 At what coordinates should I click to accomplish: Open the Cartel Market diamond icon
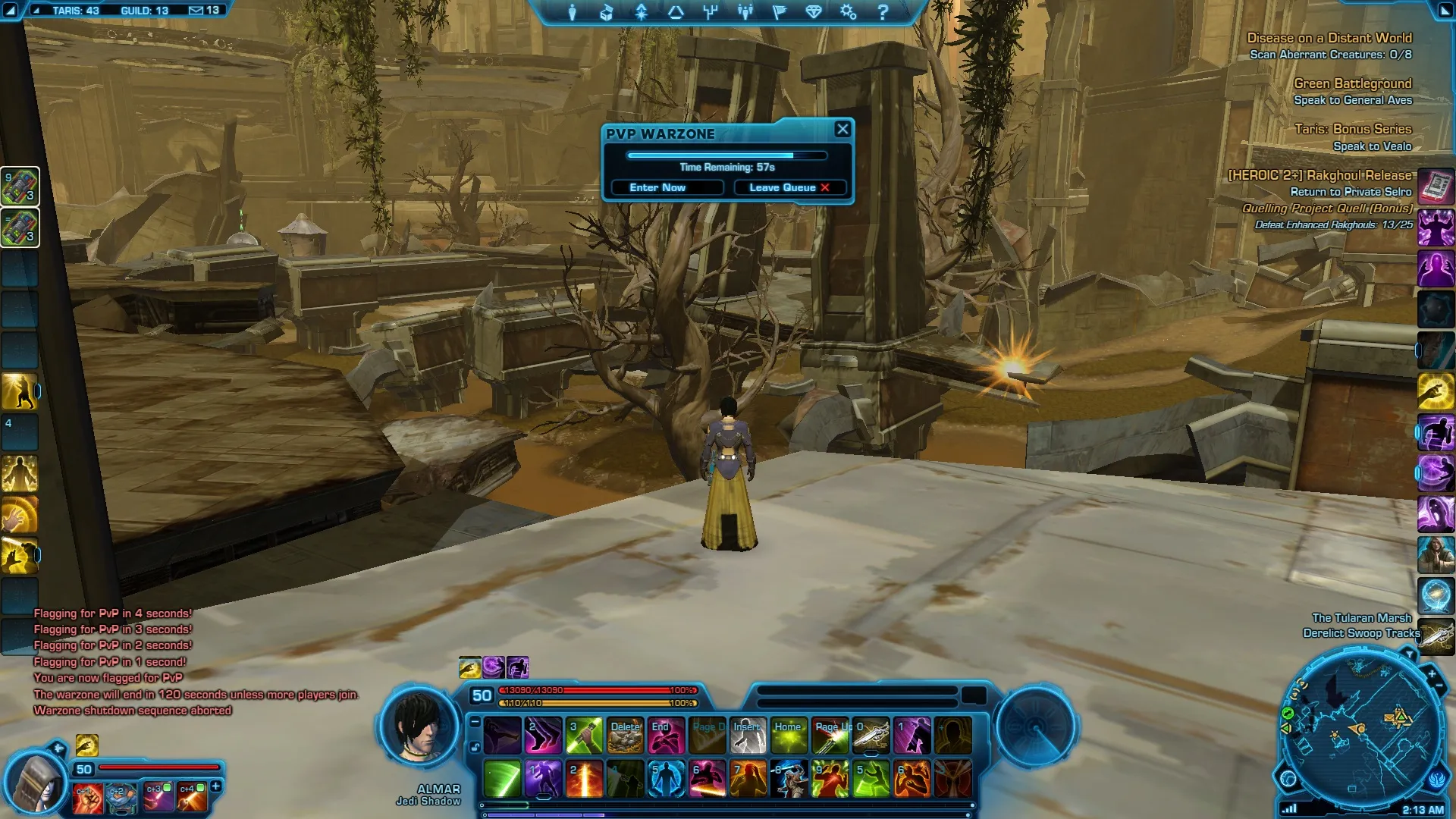pos(814,12)
